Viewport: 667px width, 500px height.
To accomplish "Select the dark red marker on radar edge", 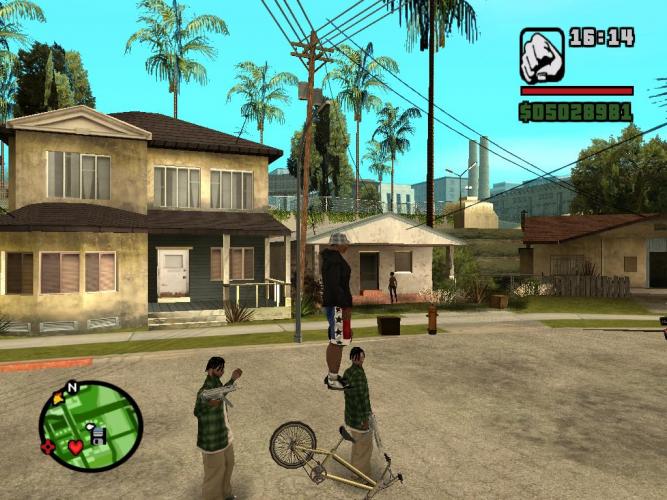I will [47, 447].
